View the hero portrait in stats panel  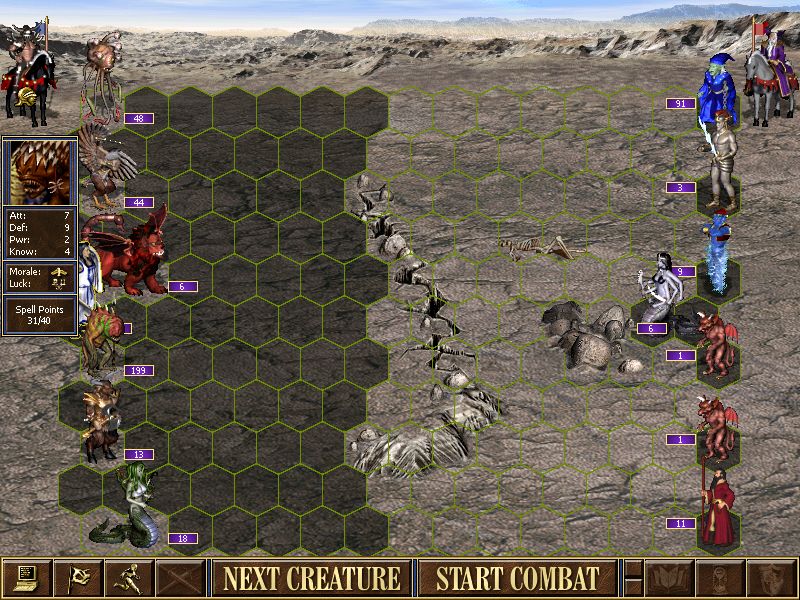(x=40, y=172)
